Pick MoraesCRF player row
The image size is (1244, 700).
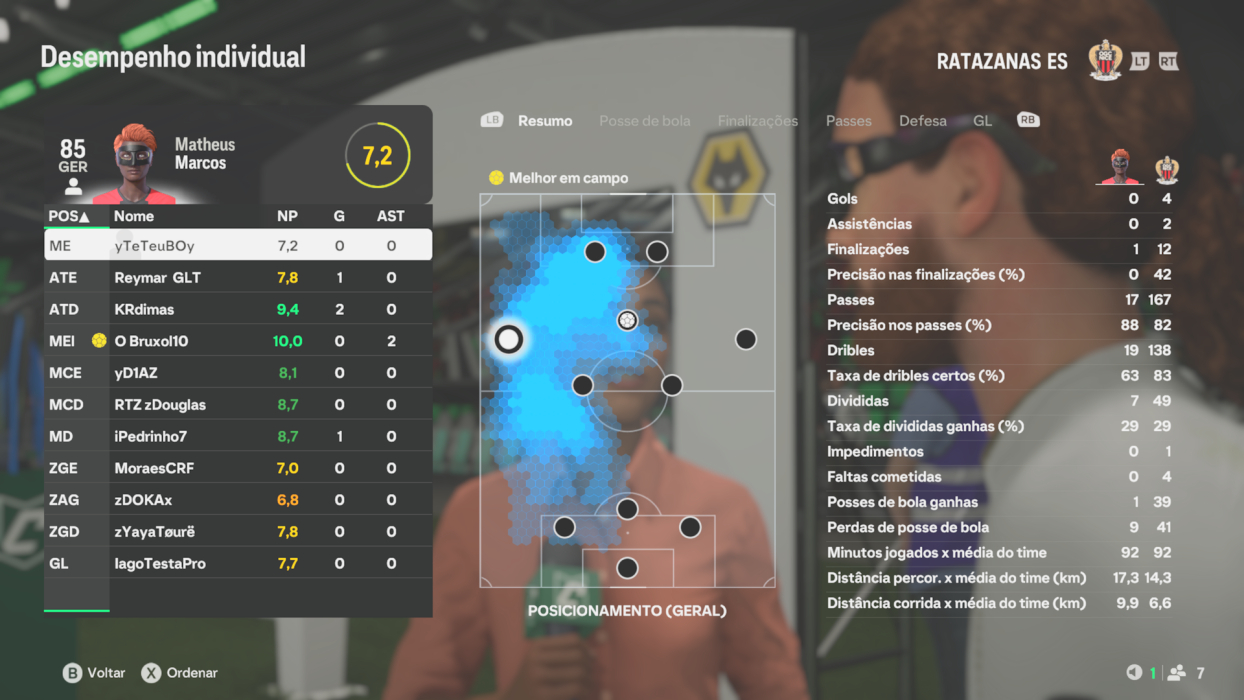[238, 468]
